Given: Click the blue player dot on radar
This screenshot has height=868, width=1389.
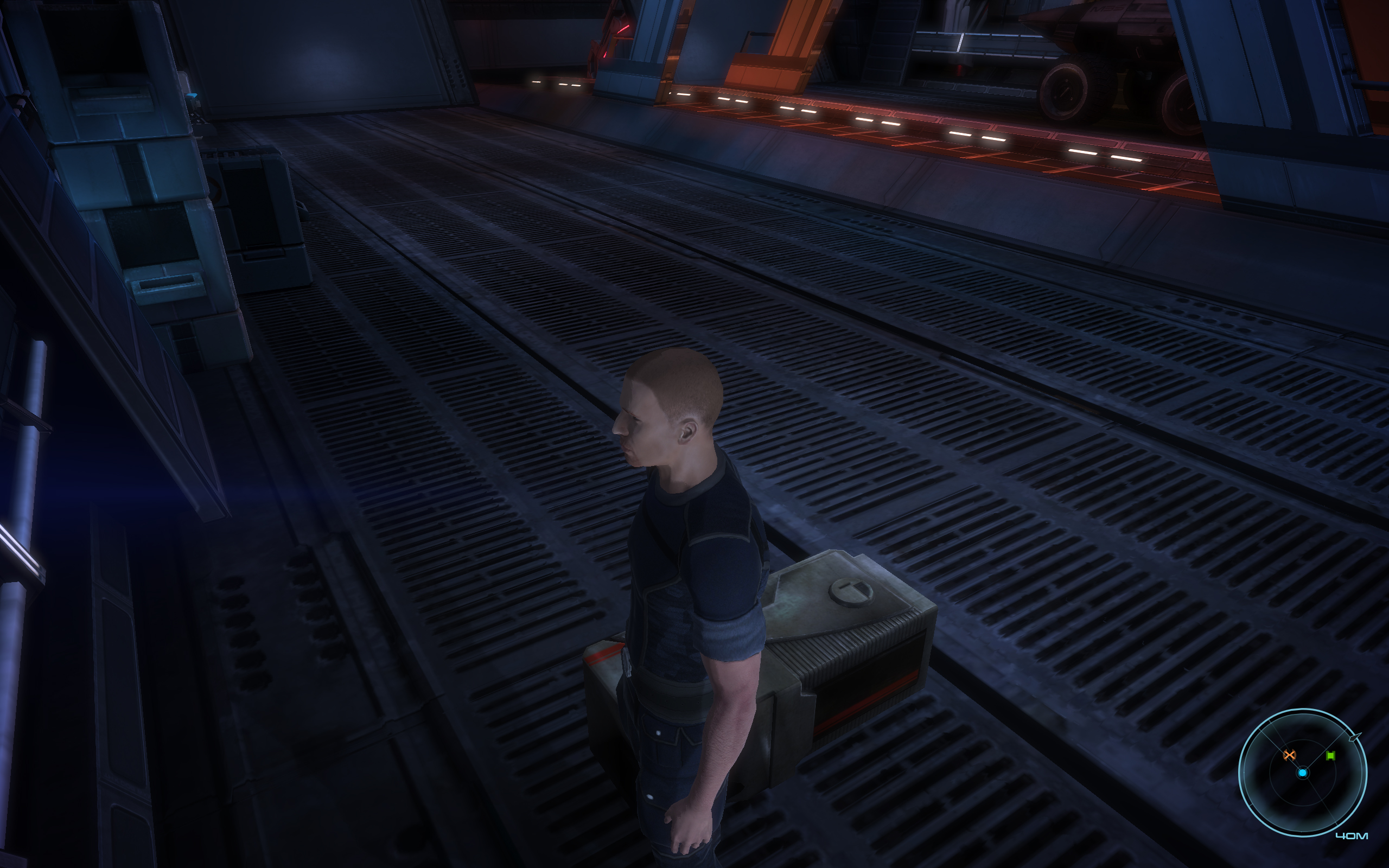Looking at the screenshot, I should pyautogui.click(x=1302, y=773).
